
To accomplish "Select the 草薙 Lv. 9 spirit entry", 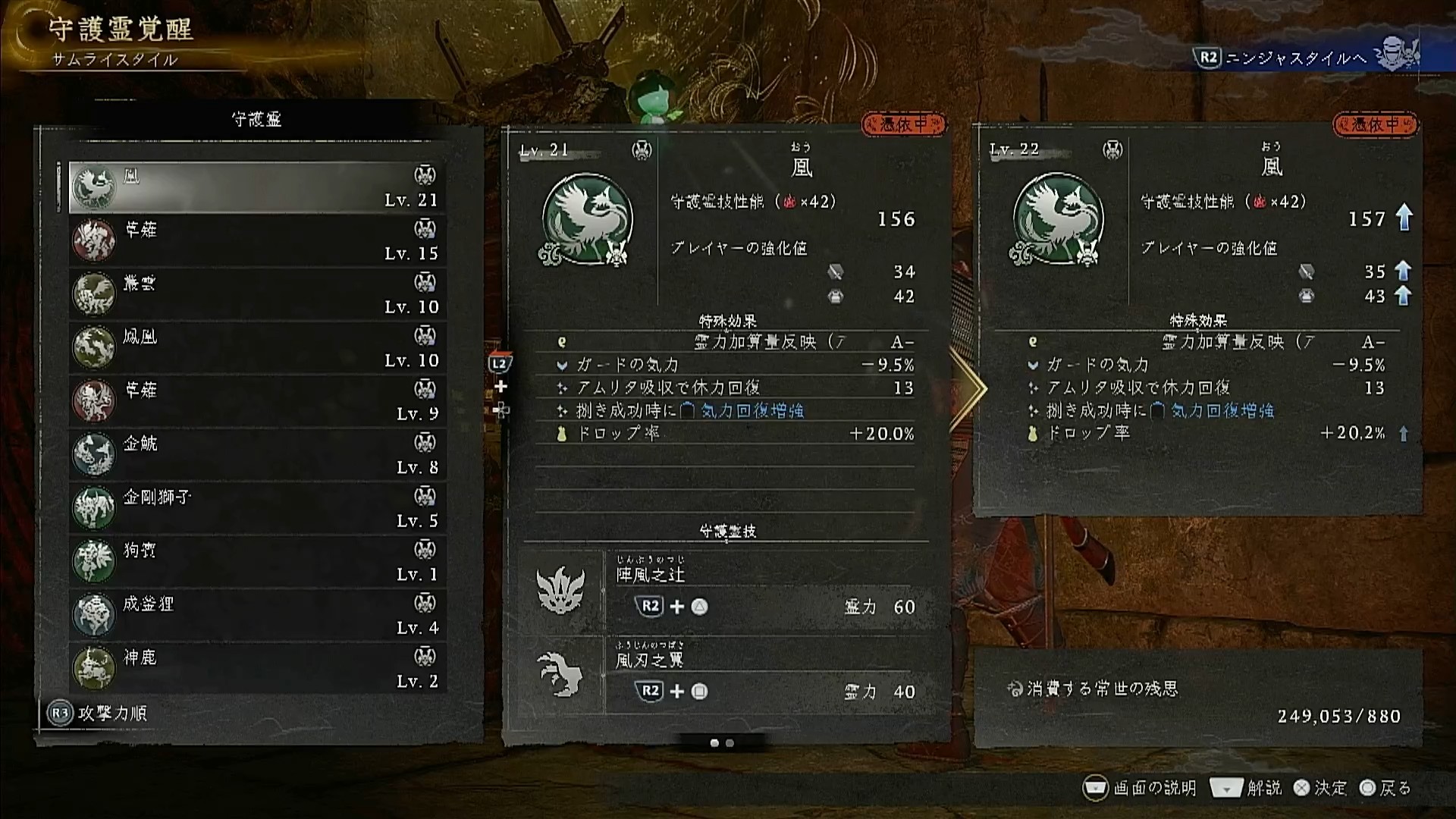I will [x=257, y=401].
